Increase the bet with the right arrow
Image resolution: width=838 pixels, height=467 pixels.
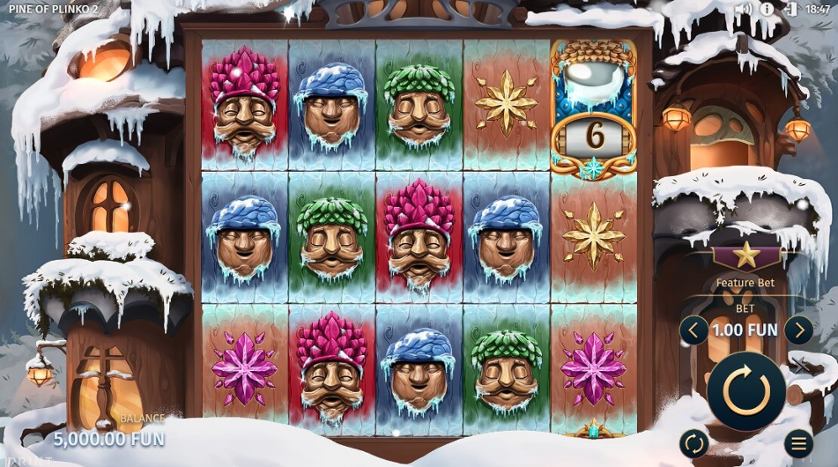797,329
